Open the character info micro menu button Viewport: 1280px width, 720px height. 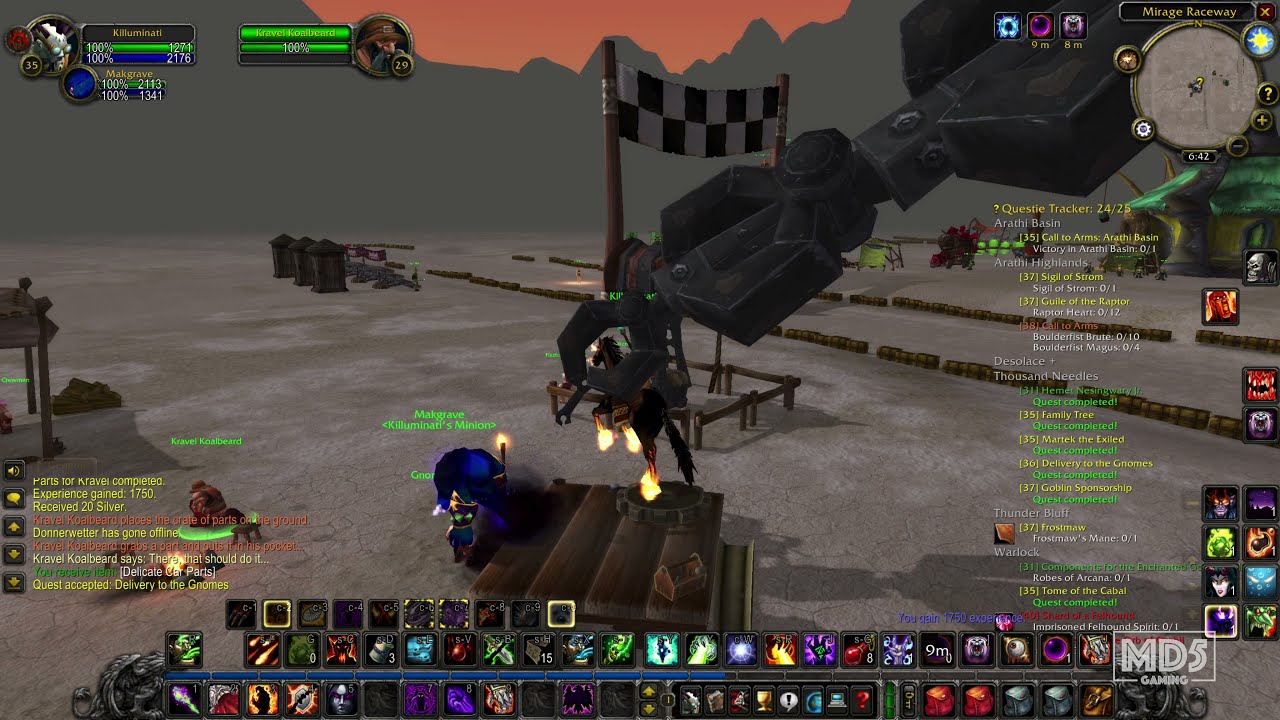[691, 700]
